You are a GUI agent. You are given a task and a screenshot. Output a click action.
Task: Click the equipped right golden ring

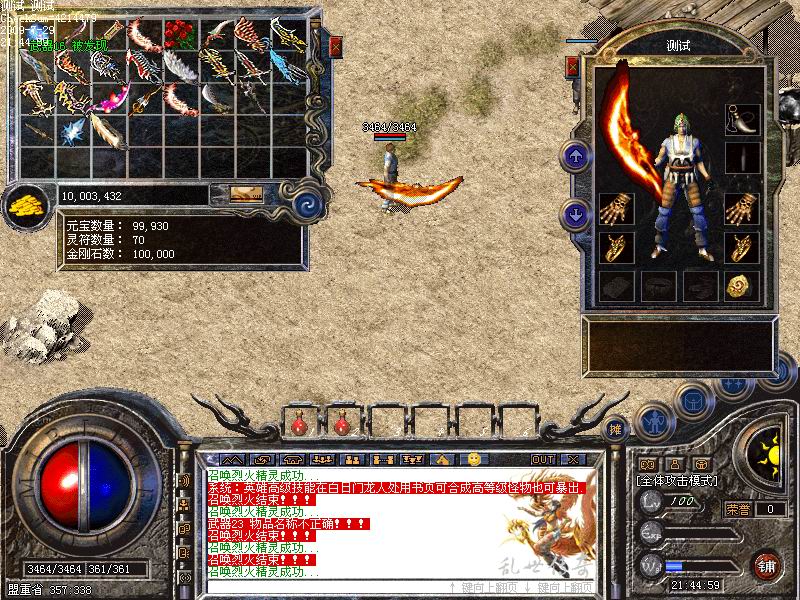pyautogui.click(x=742, y=247)
